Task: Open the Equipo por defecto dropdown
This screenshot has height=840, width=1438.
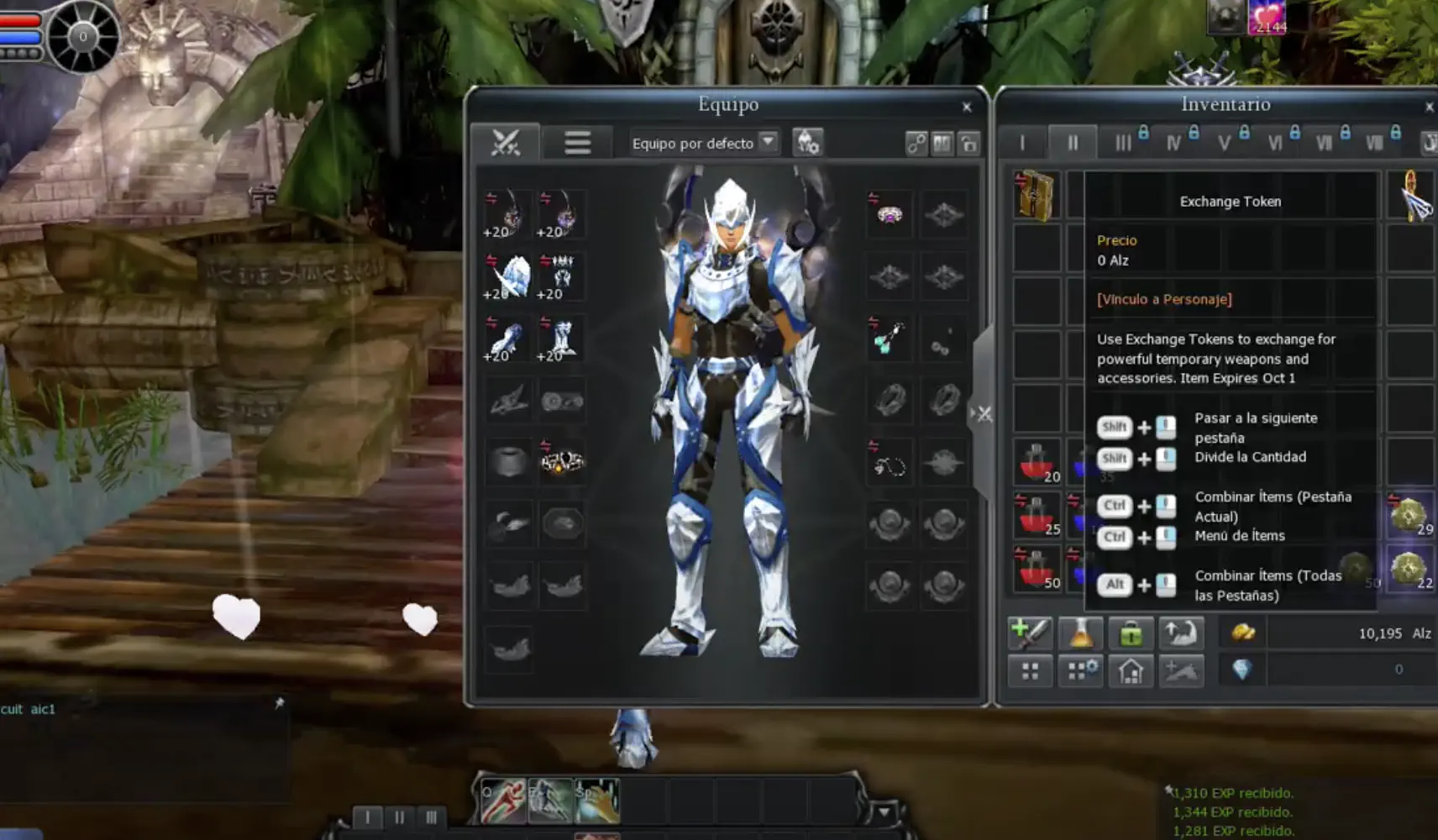Action: click(x=769, y=143)
